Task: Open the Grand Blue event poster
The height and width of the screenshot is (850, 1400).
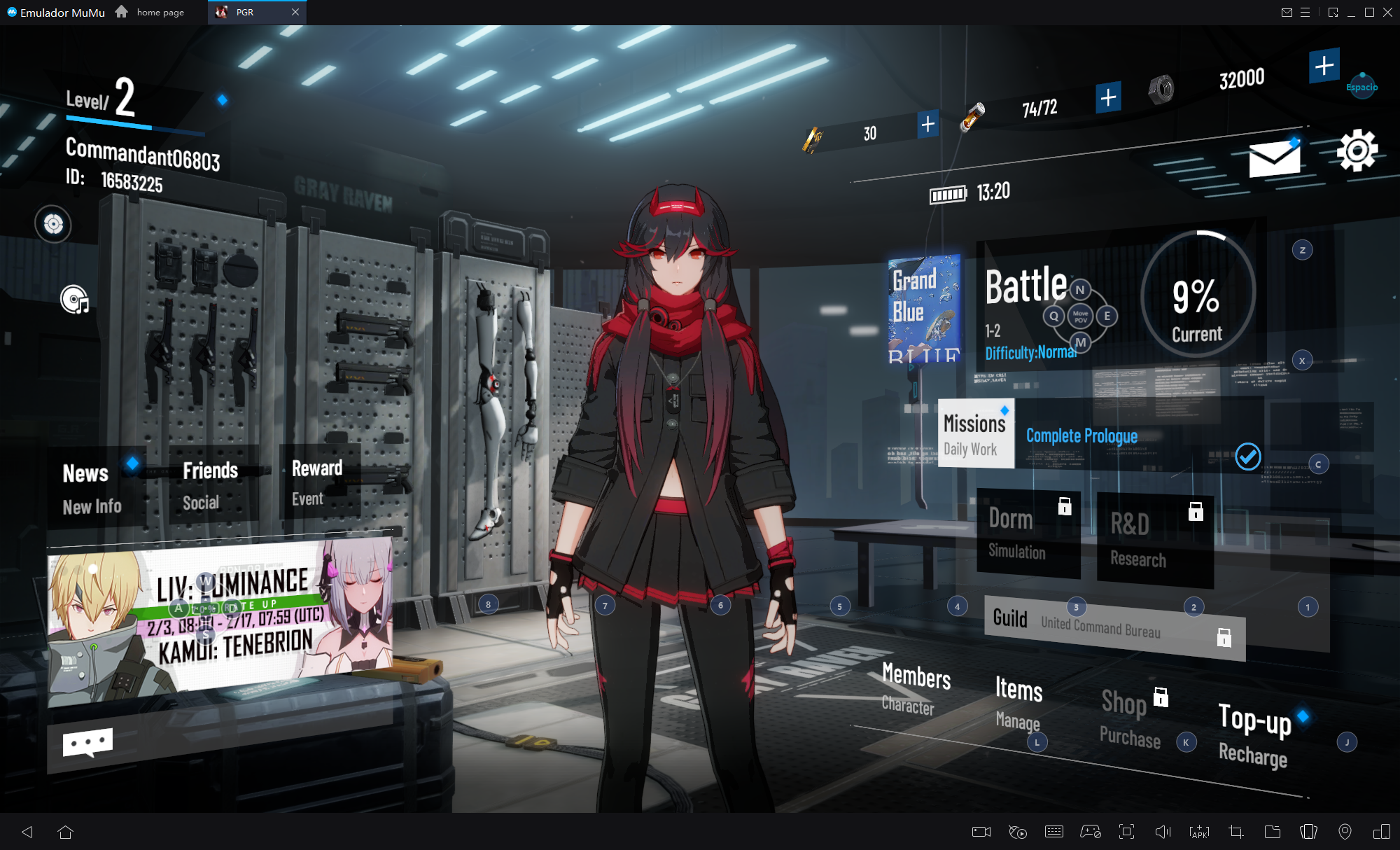Action: coord(924,309)
